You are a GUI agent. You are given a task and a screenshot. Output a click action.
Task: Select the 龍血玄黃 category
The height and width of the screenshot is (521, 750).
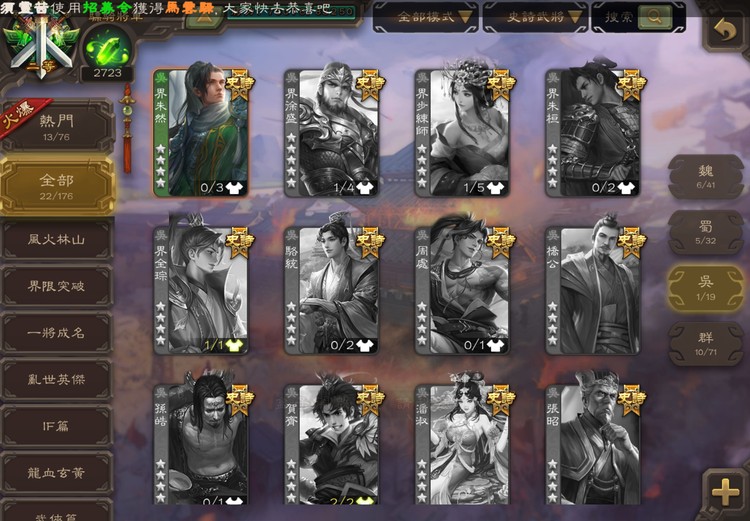coord(56,472)
